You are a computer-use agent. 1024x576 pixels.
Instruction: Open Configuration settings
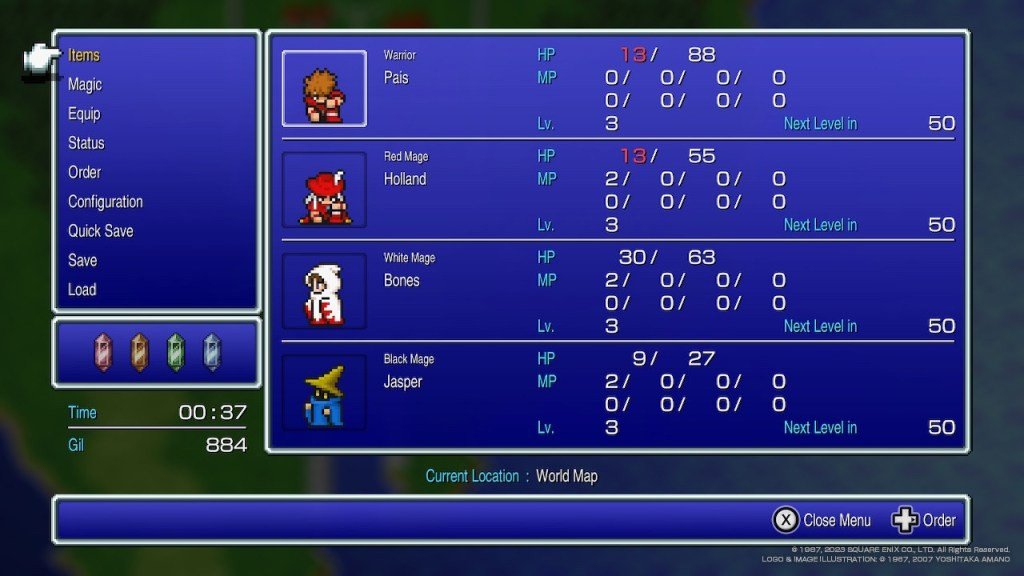[x=105, y=202]
